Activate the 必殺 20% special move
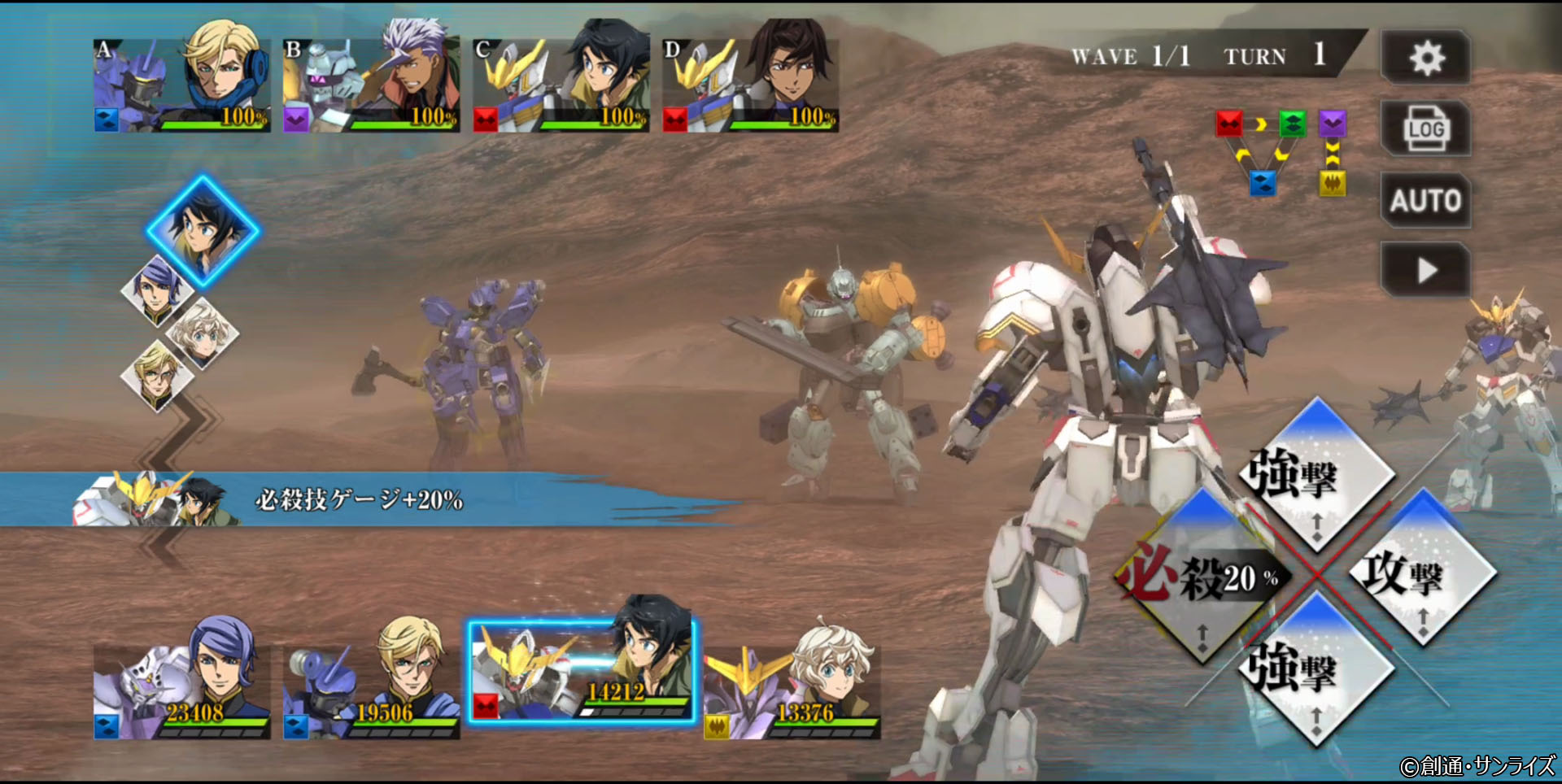 click(x=1200, y=577)
